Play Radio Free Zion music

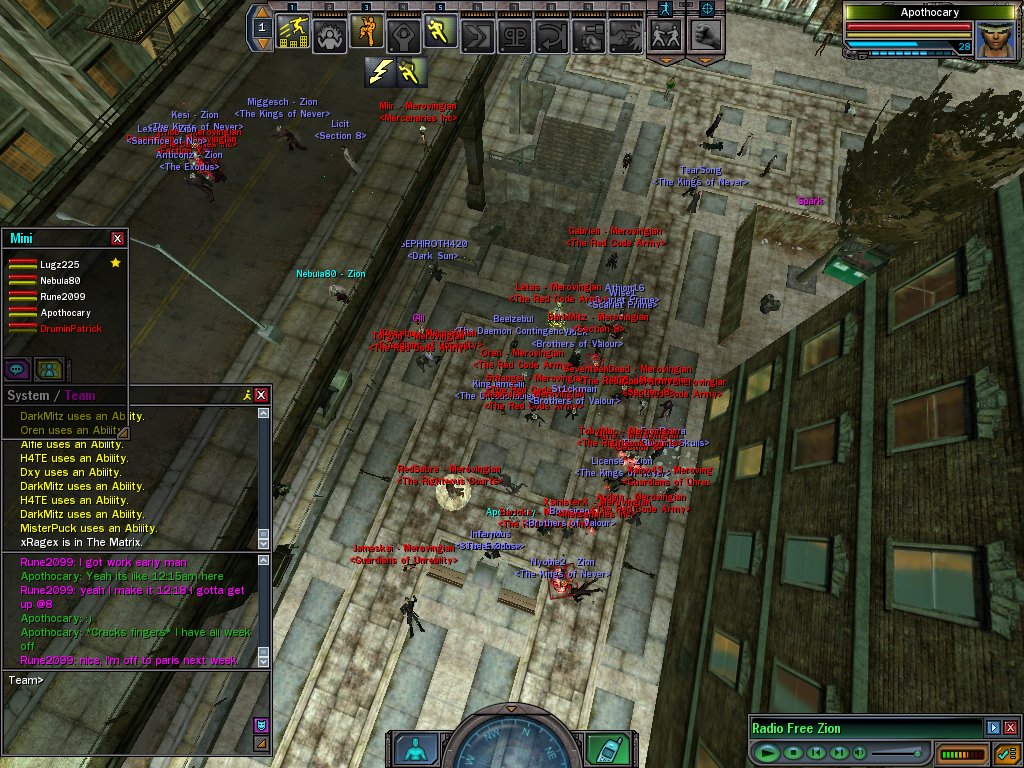point(767,752)
